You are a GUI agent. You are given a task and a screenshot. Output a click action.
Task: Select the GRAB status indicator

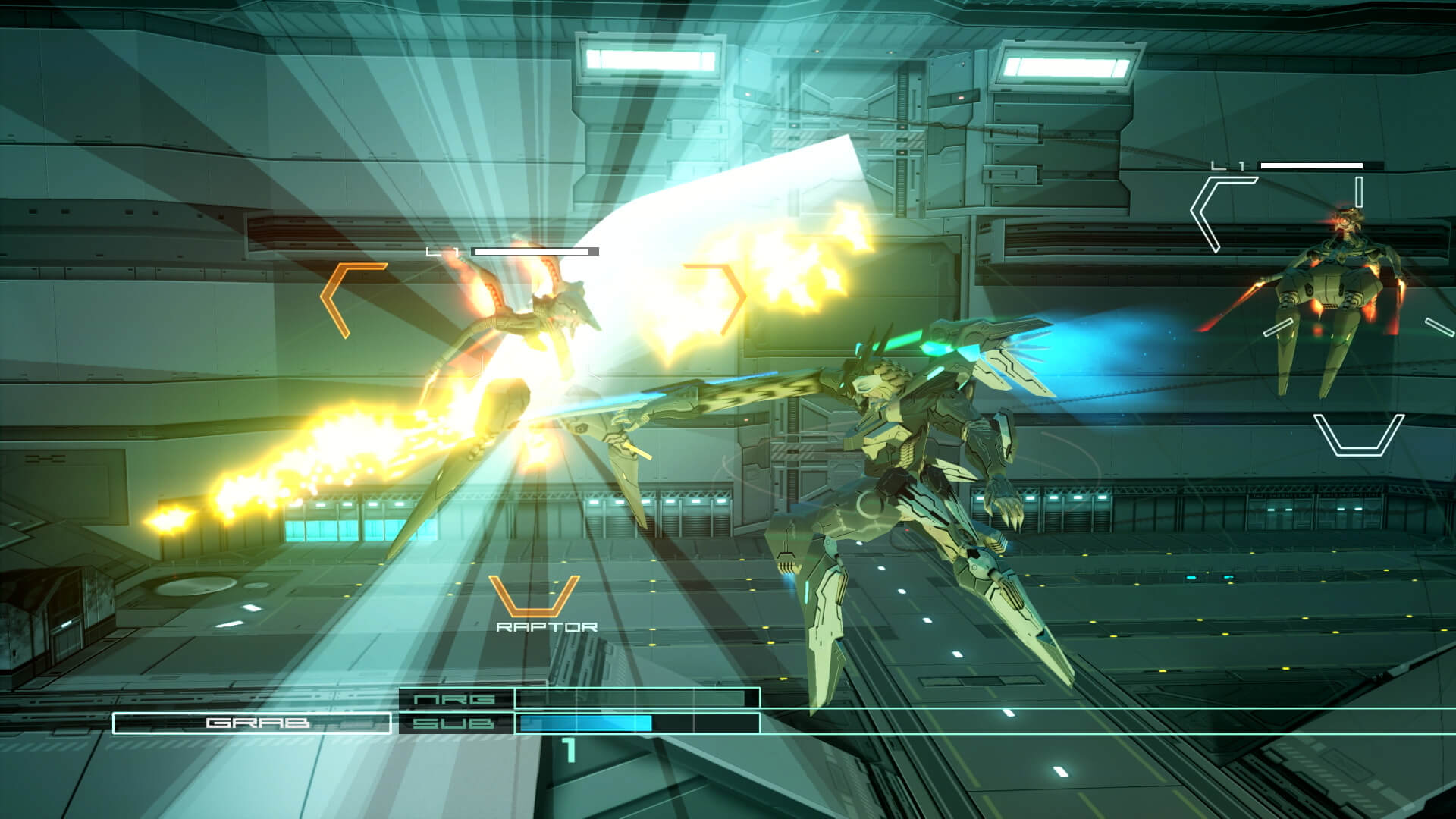tap(258, 724)
